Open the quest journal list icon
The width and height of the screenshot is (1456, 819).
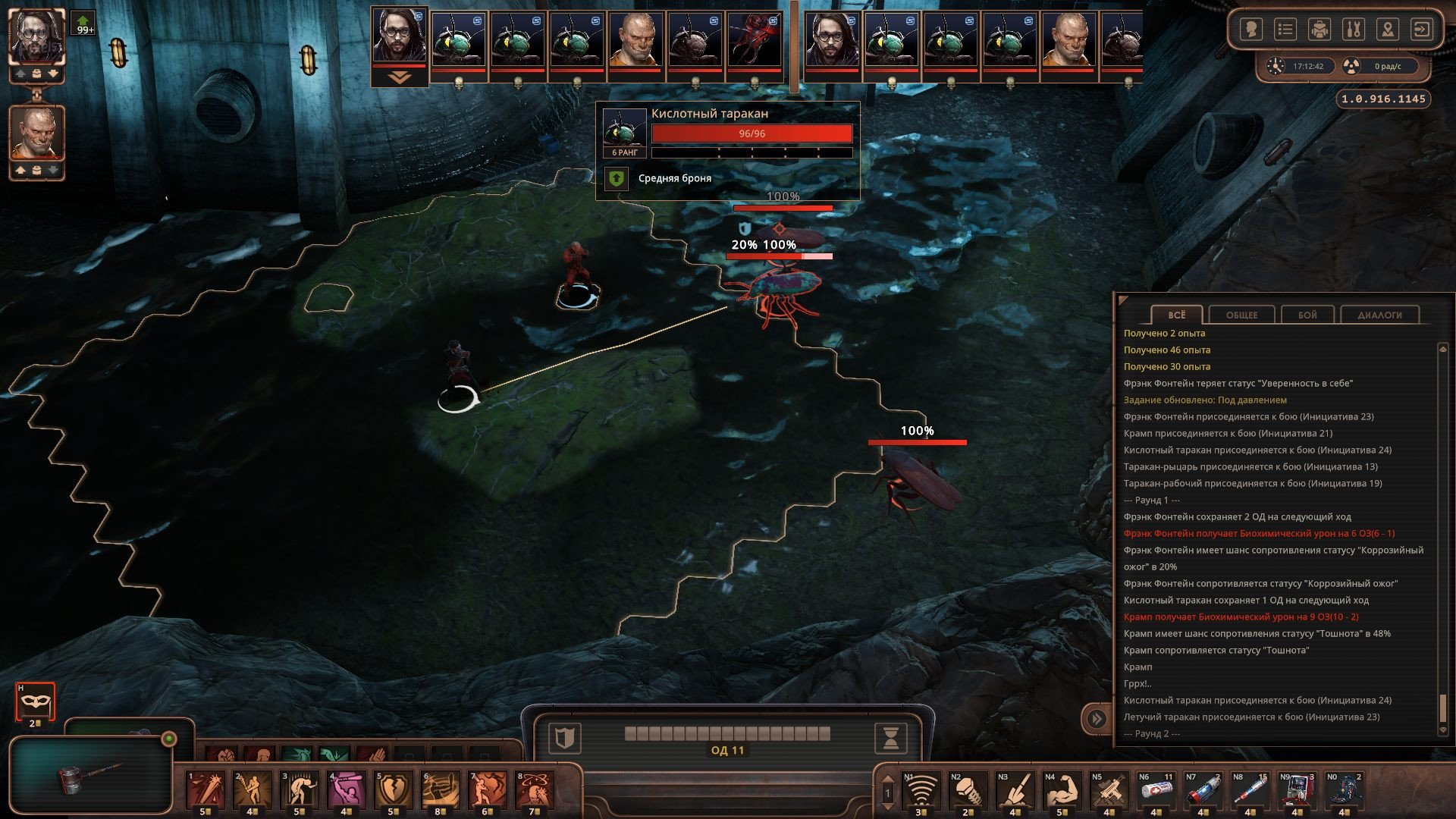coord(1285,30)
